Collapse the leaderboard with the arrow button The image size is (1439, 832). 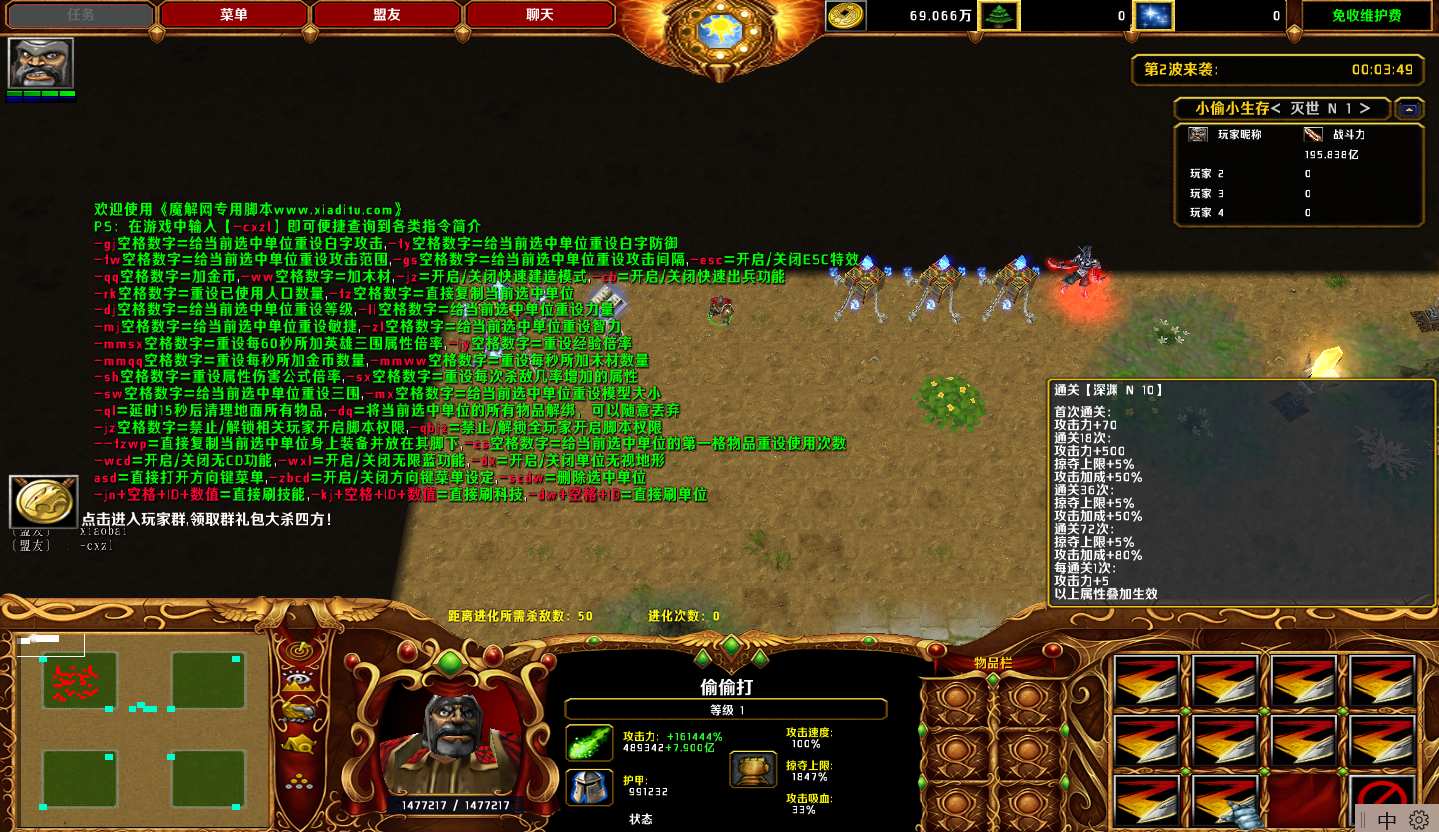click(x=1409, y=108)
